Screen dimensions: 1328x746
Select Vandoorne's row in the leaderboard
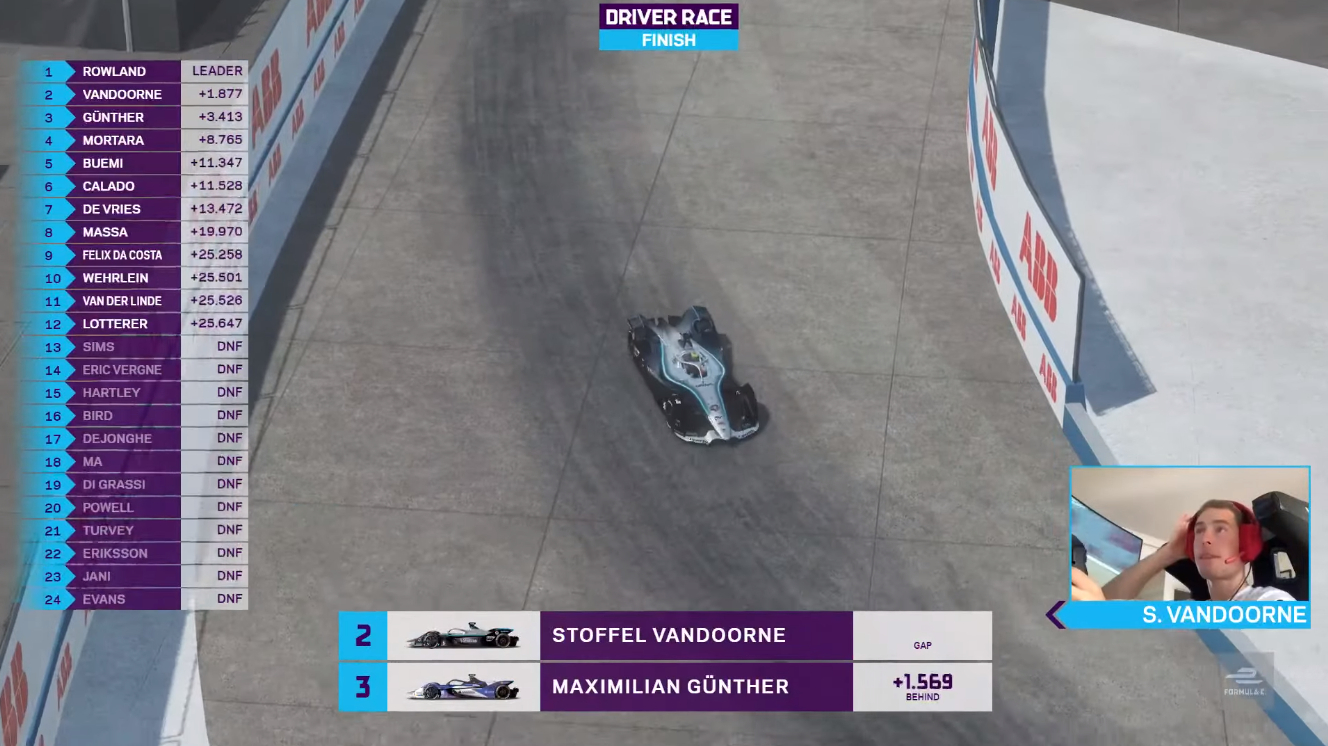[136, 94]
